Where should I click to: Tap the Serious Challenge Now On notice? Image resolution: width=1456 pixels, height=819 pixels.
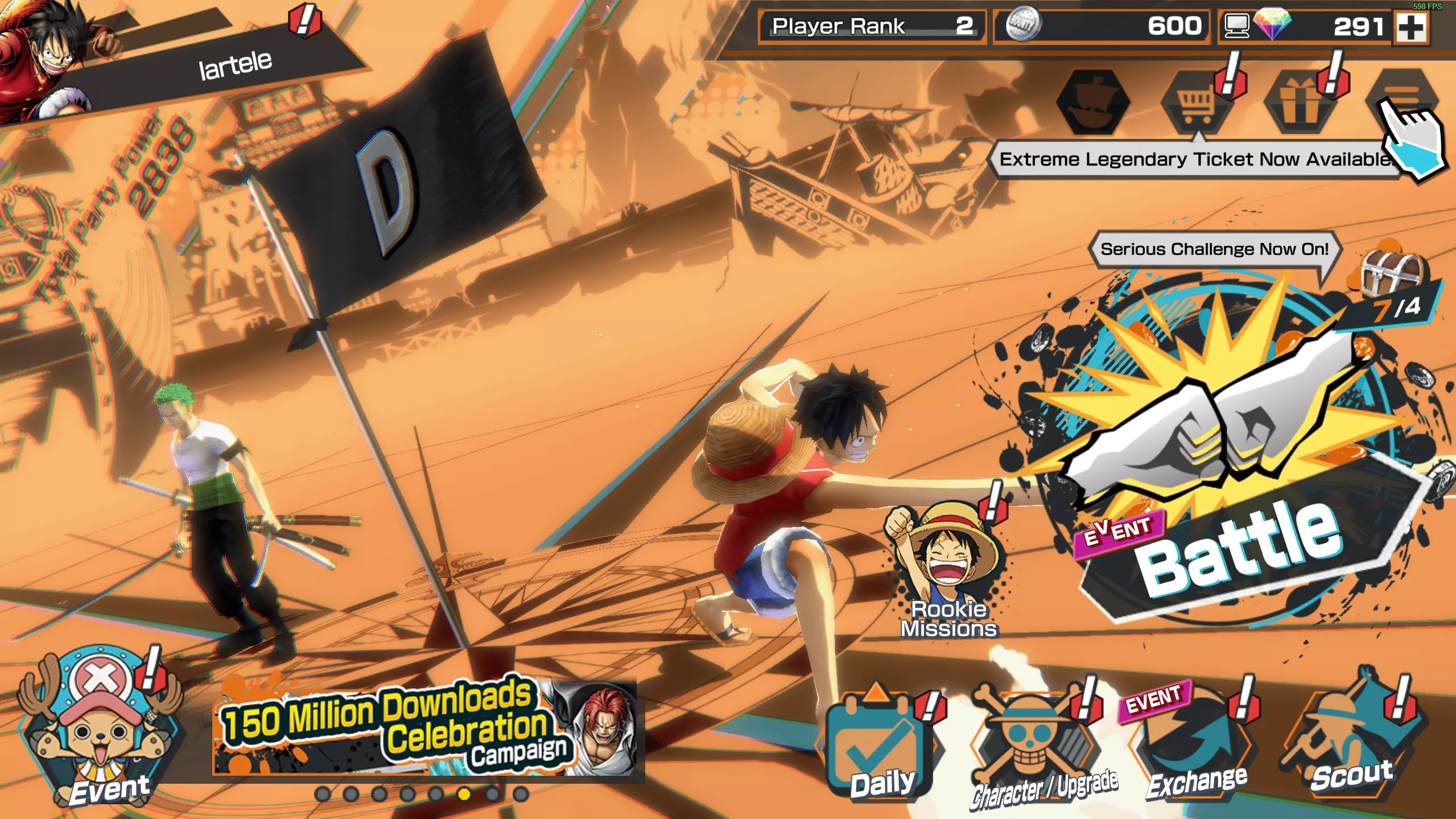(1214, 249)
